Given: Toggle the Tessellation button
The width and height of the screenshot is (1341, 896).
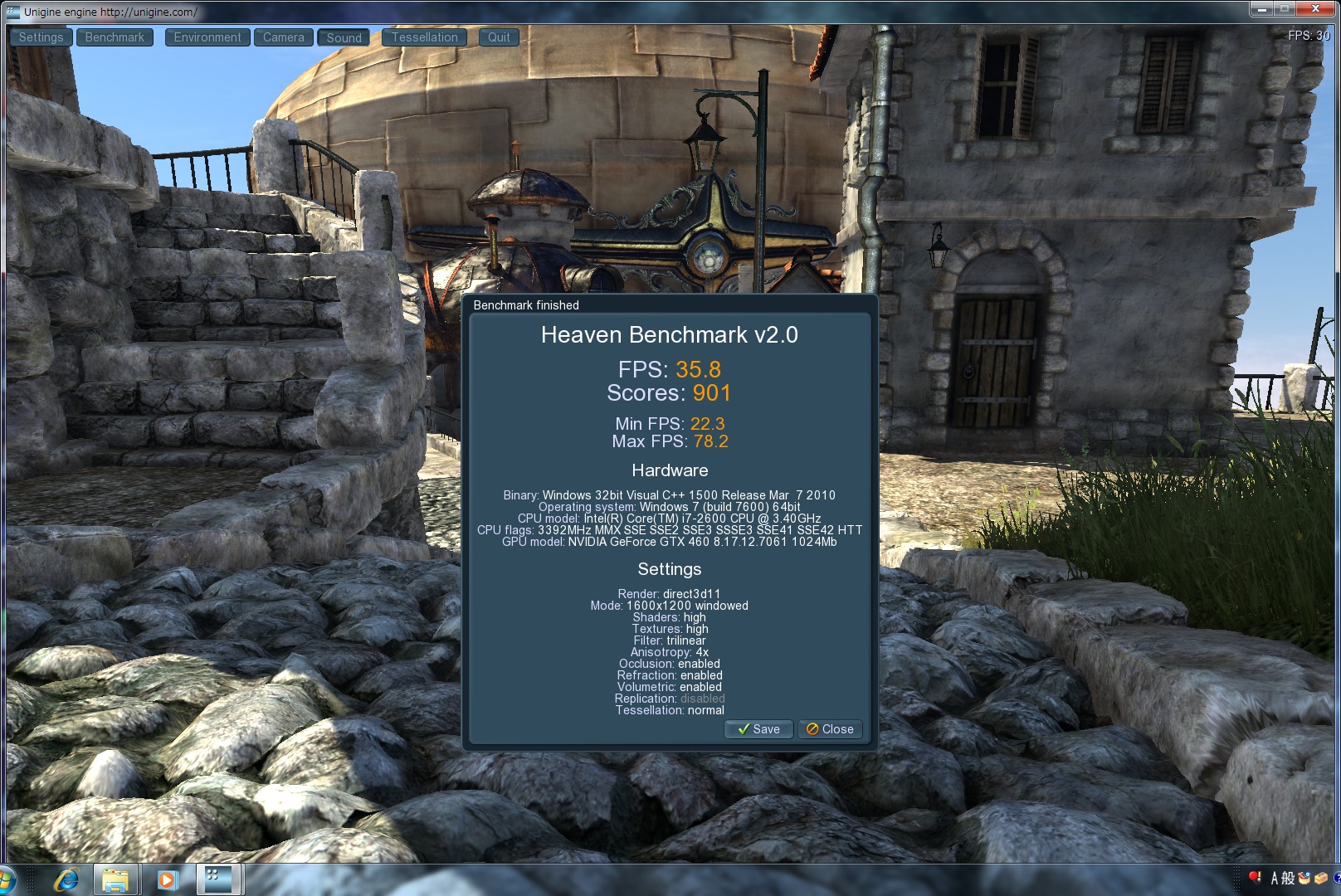Looking at the screenshot, I should [x=424, y=37].
